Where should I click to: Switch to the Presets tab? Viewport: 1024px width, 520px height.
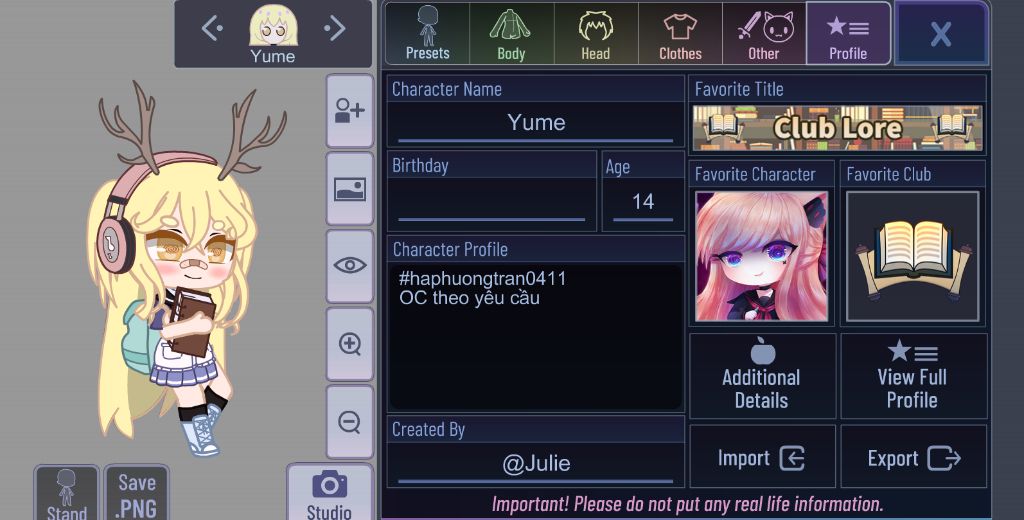[427, 34]
